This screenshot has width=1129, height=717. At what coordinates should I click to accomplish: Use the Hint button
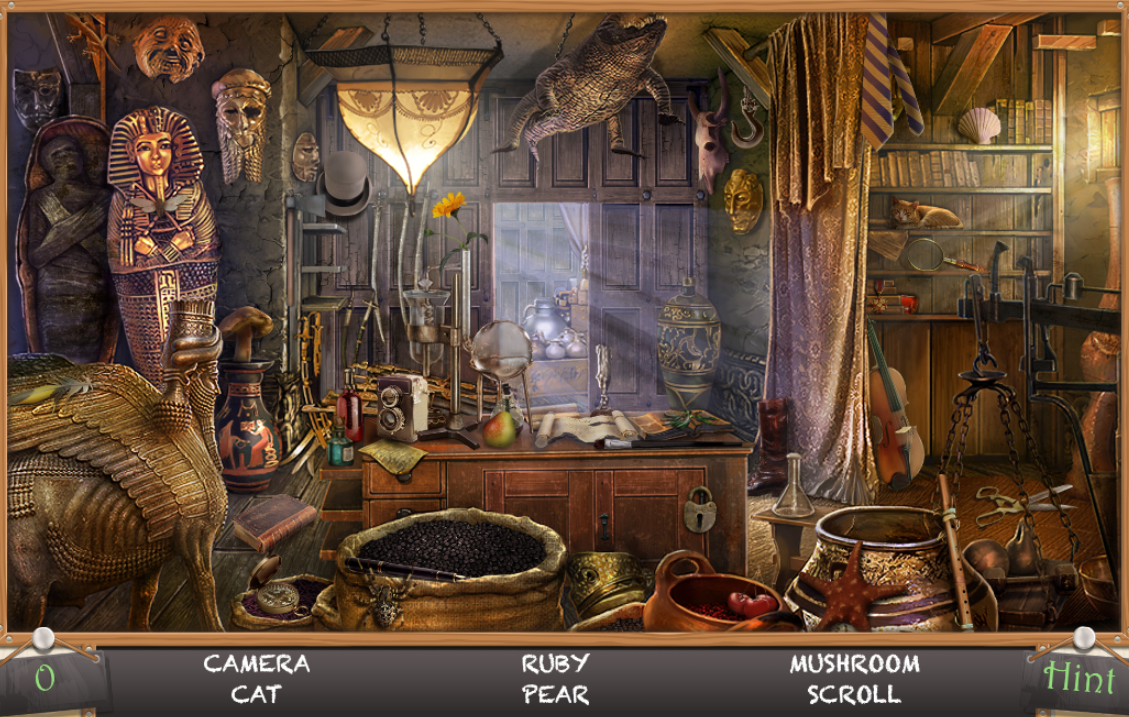[1078, 679]
